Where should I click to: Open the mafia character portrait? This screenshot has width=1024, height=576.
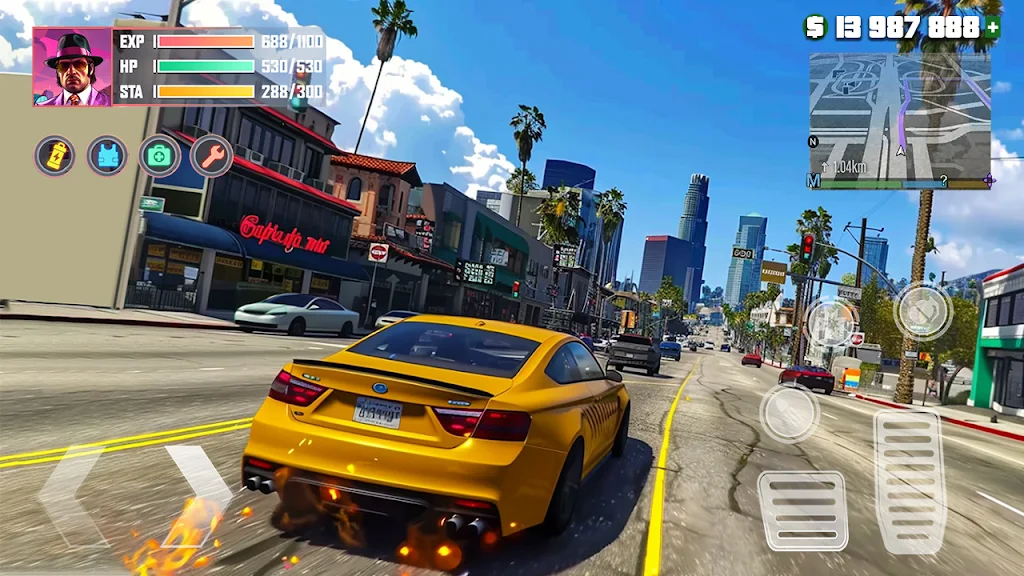(x=73, y=67)
